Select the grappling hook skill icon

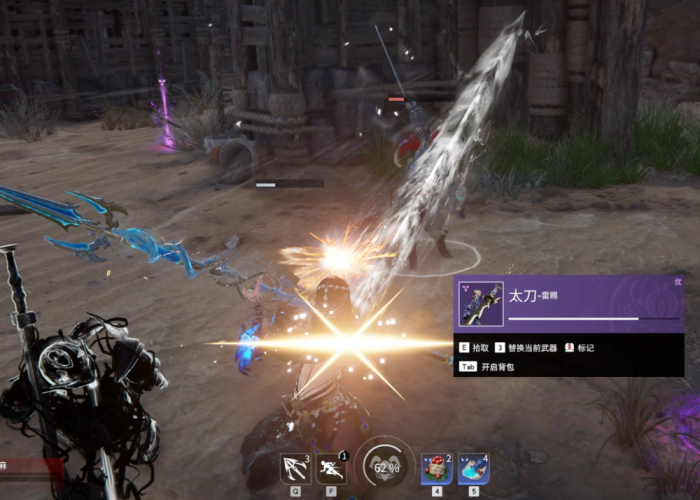click(294, 468)
